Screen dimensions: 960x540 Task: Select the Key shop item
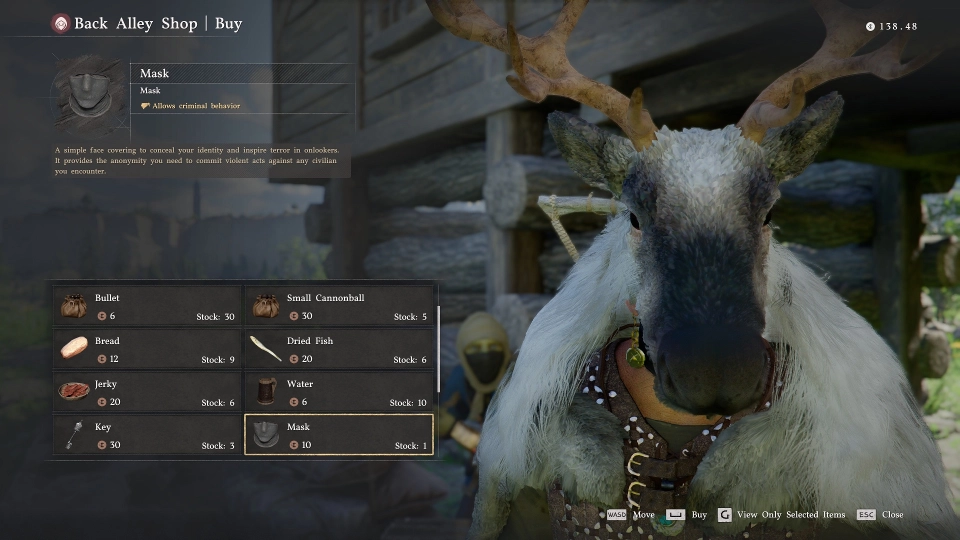point(147,435)
